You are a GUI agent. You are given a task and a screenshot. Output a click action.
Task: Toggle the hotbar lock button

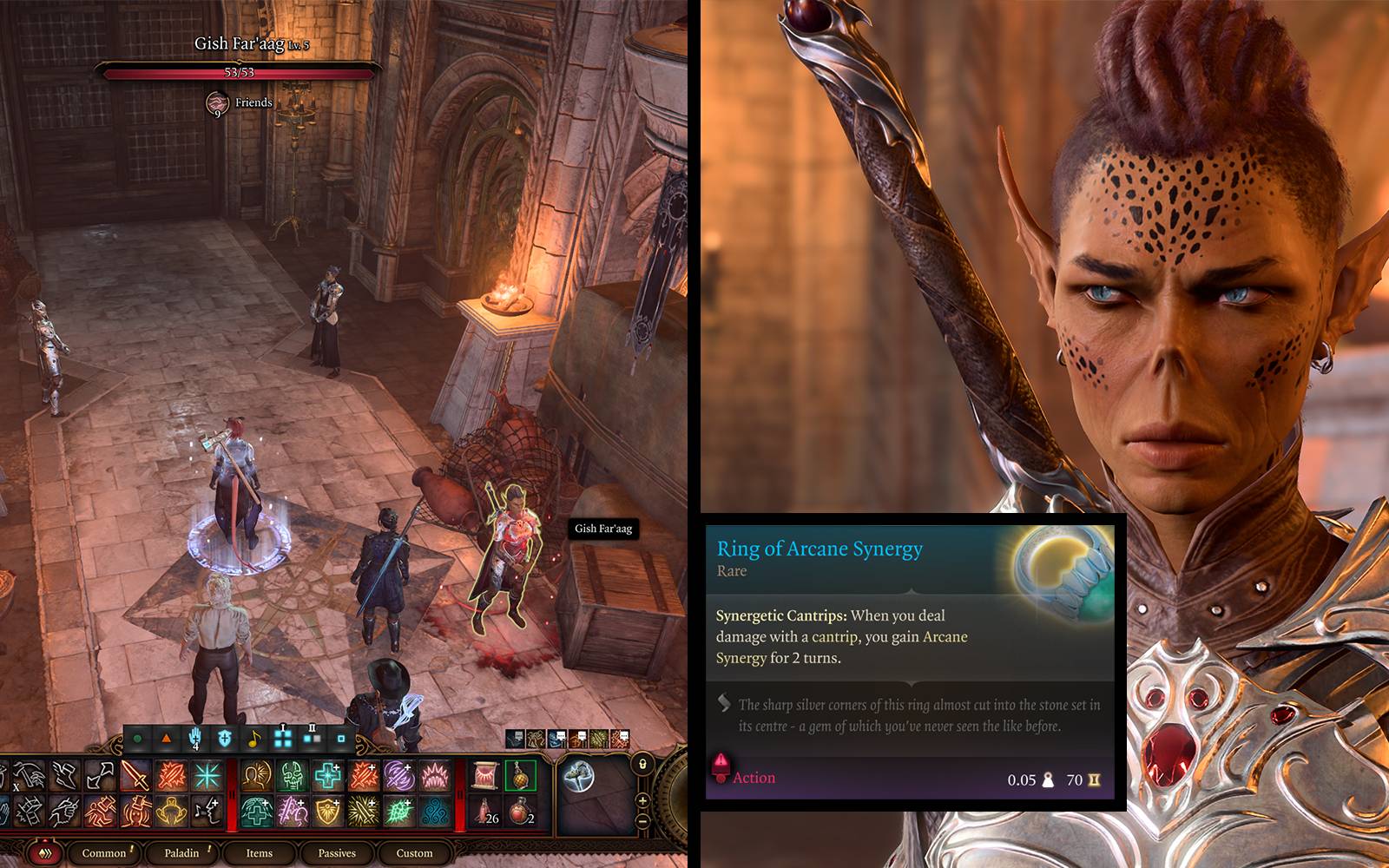tap(642, 765)
